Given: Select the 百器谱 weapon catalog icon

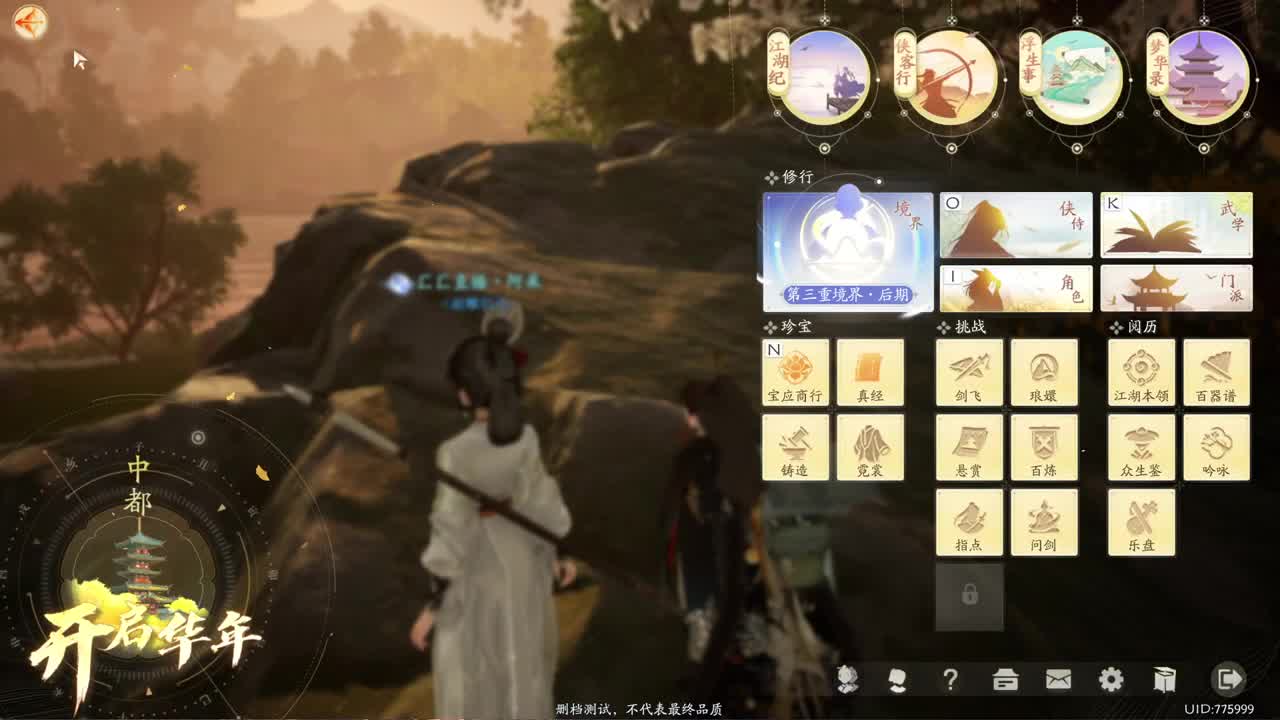Looking at the screenshot, I should click(x=1216, y=372).
